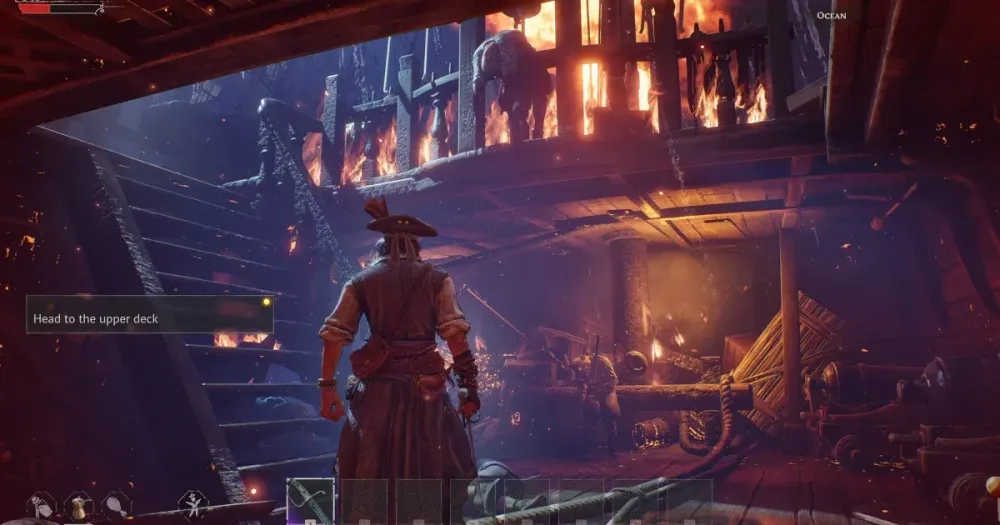Open the 'Head to the upper deck' objective
This screenshot has width=1000, height=525.
(x=149, y=318)
